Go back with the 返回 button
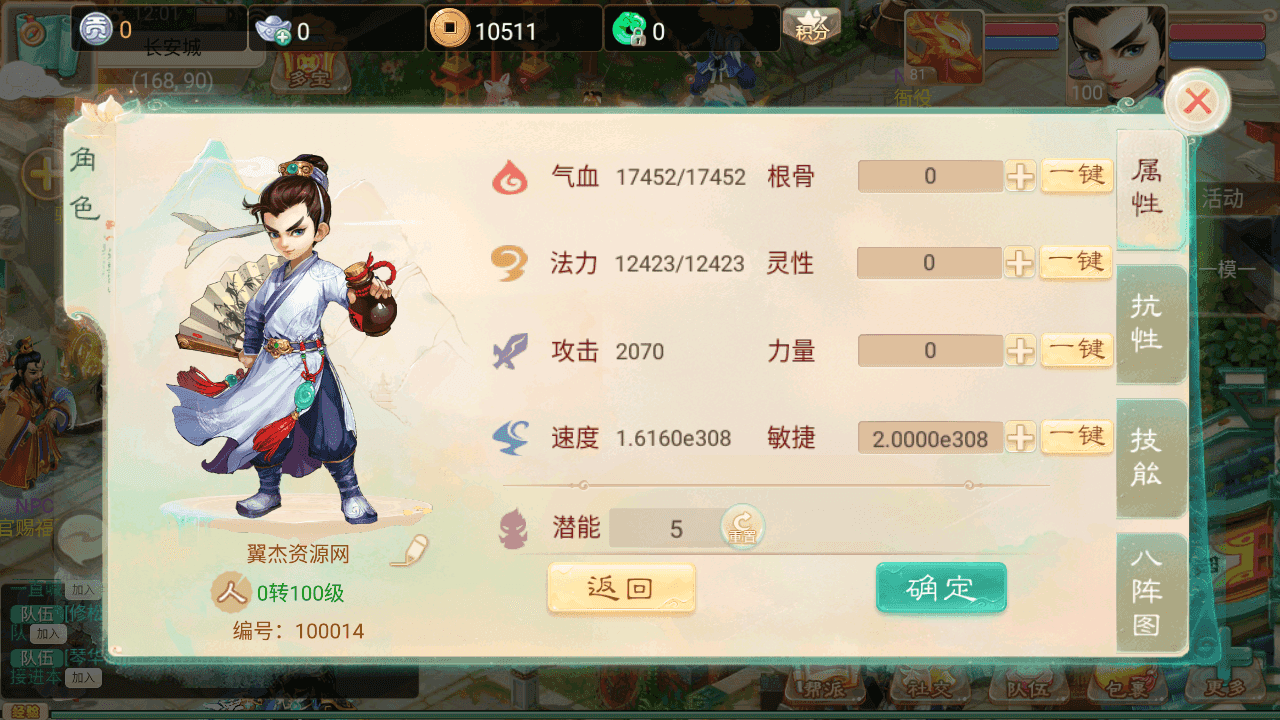The image size is (1280, 720). [x=621, y=588]
